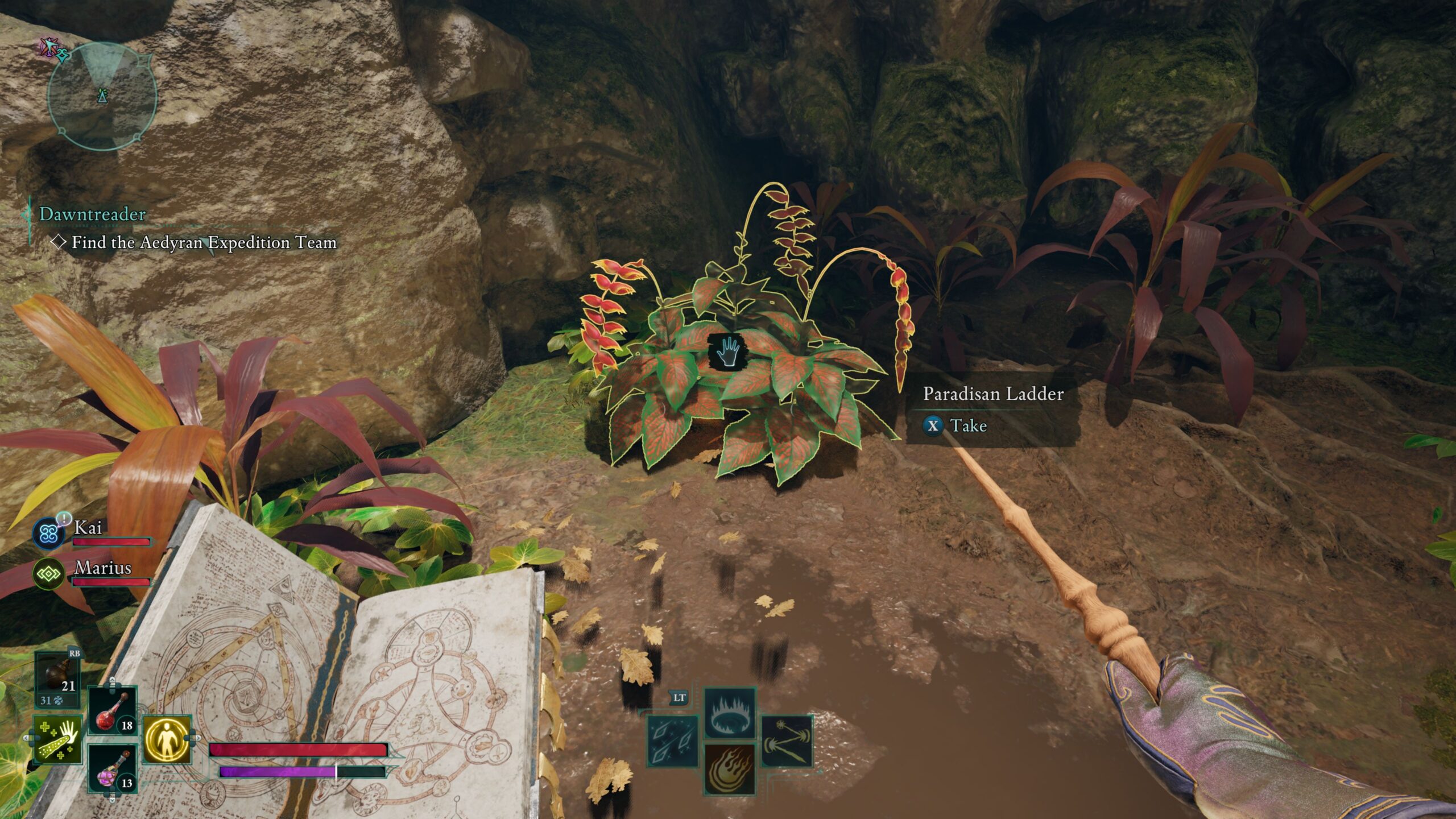Cast the fireball spell

(x=730, y=769)
